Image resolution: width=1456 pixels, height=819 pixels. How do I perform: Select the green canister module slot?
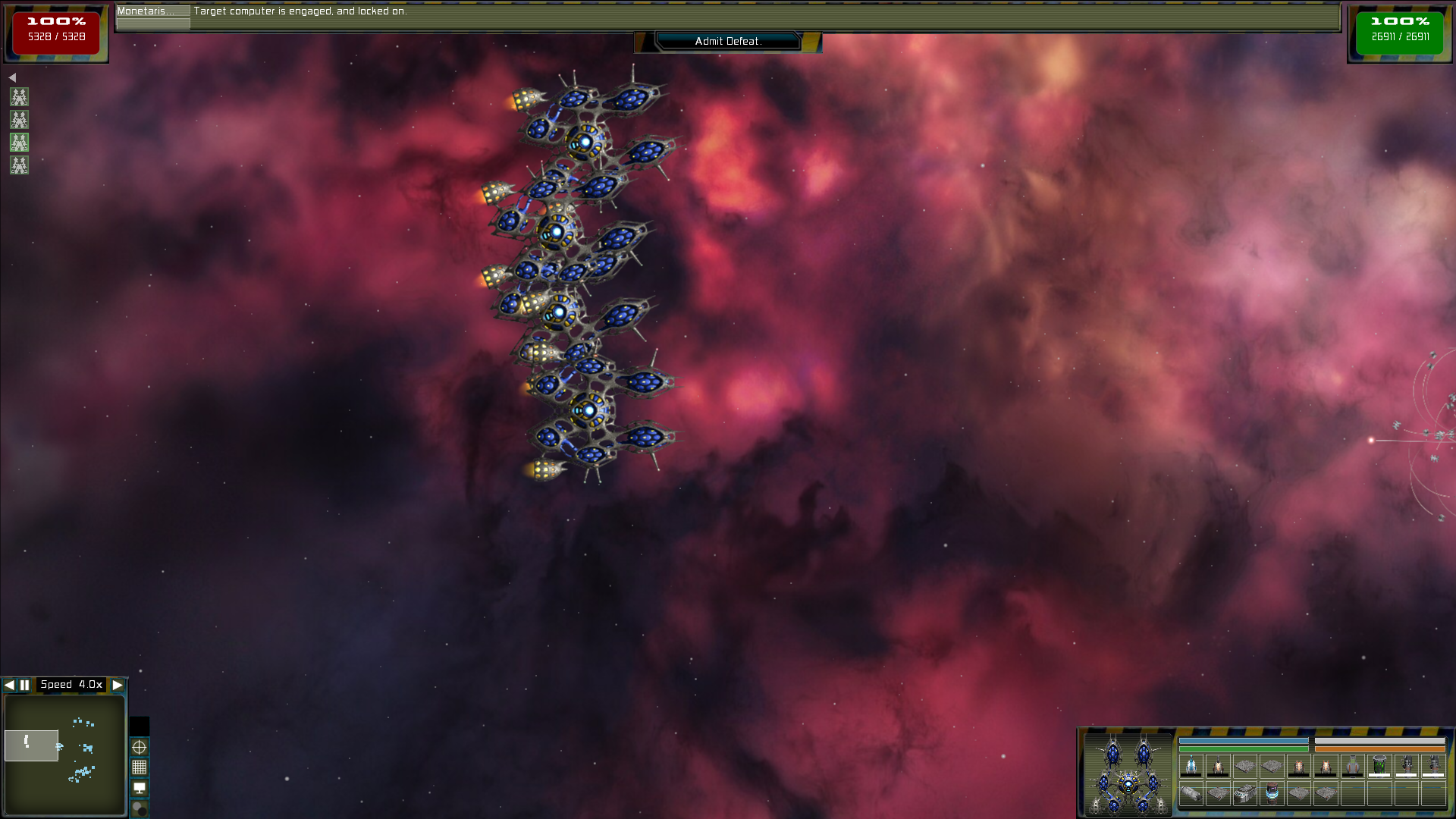coord(1379,766)
